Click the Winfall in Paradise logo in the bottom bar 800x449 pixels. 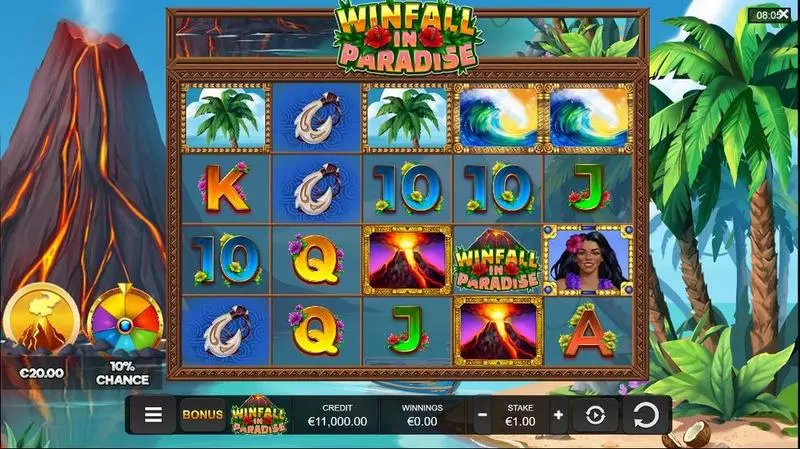point(260,414)
